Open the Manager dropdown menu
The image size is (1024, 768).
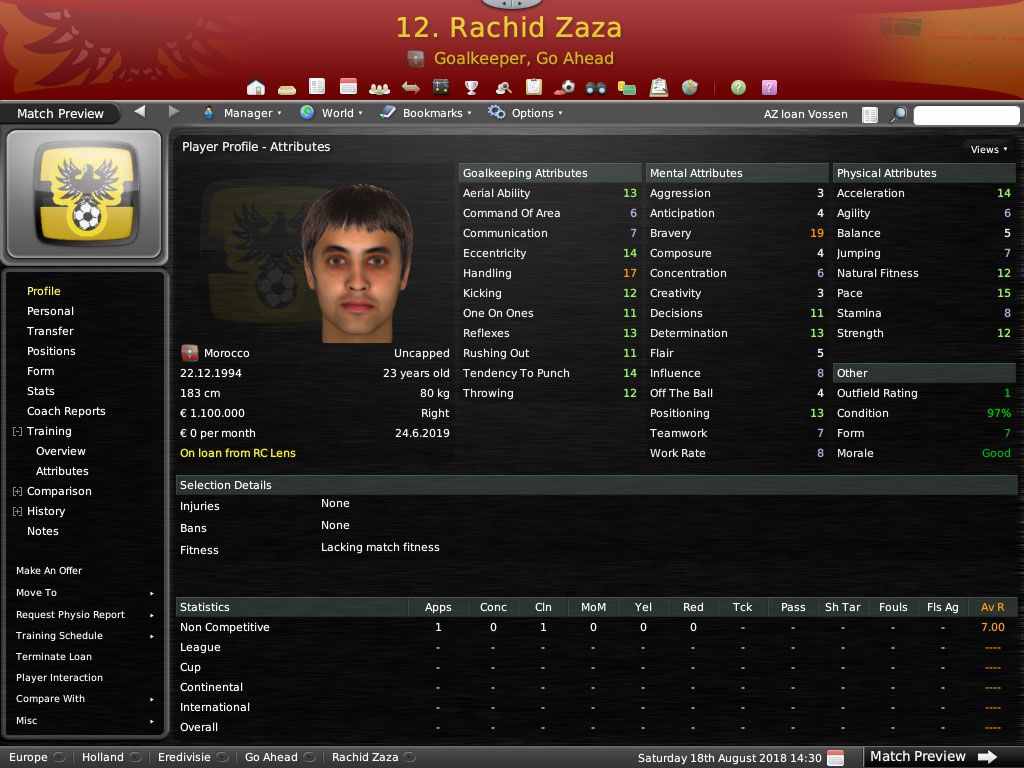point(242,113)
